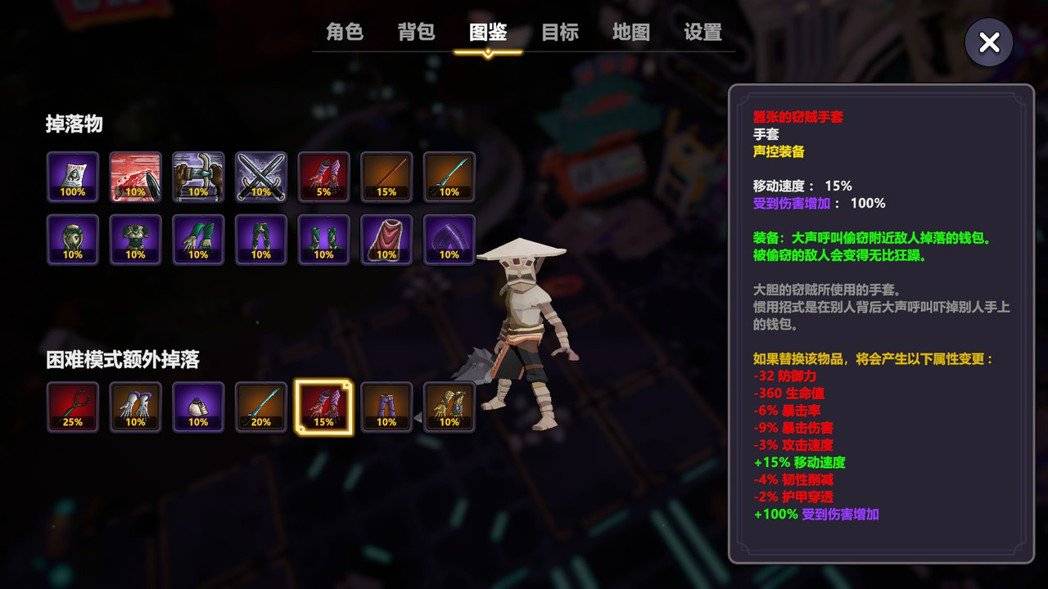
Task: Select the 20% teal spear hard-mode drop
Action: 261,407
